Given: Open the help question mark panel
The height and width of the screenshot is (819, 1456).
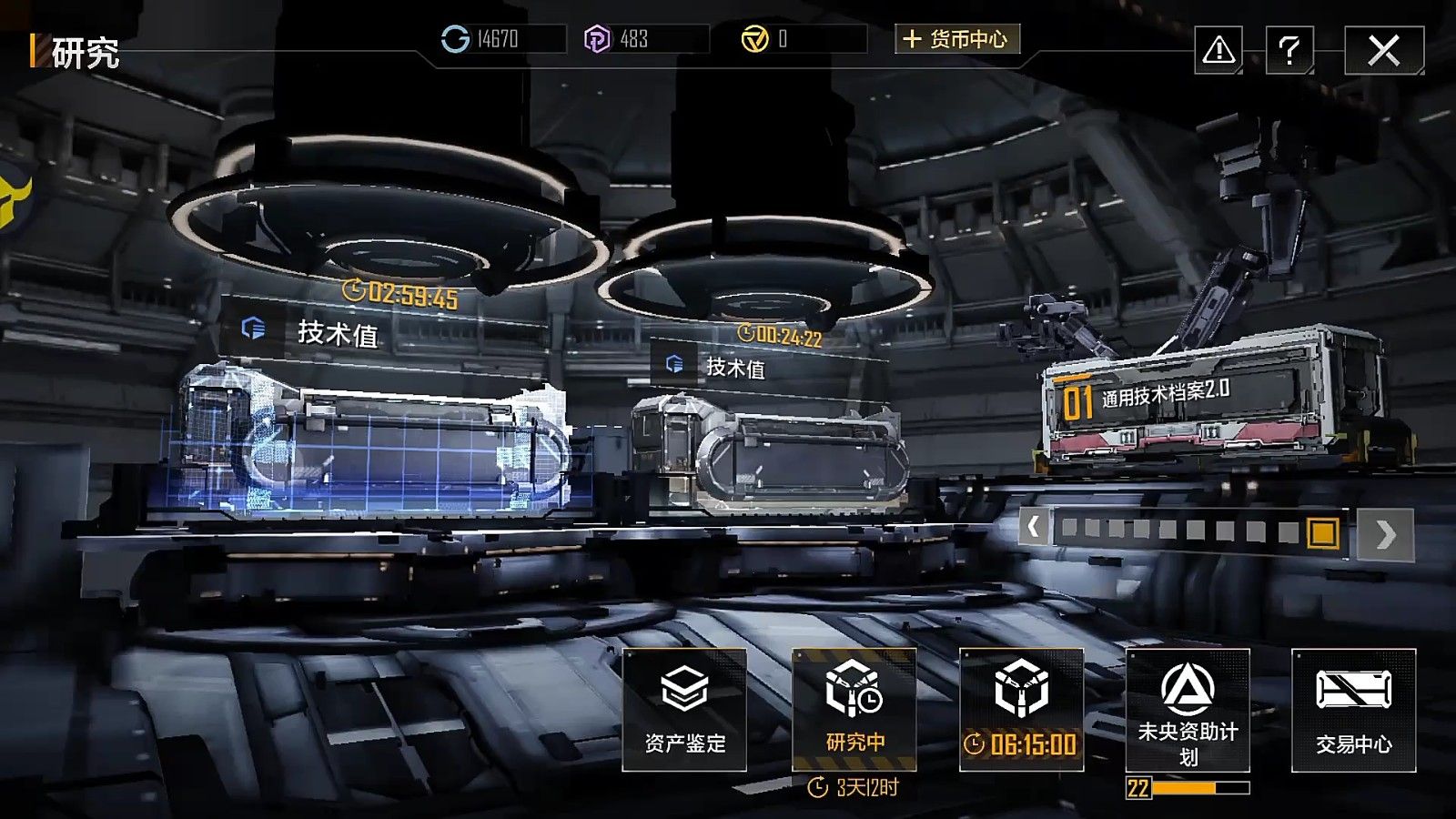Looking at the screenshot, I should (1290, 51).
